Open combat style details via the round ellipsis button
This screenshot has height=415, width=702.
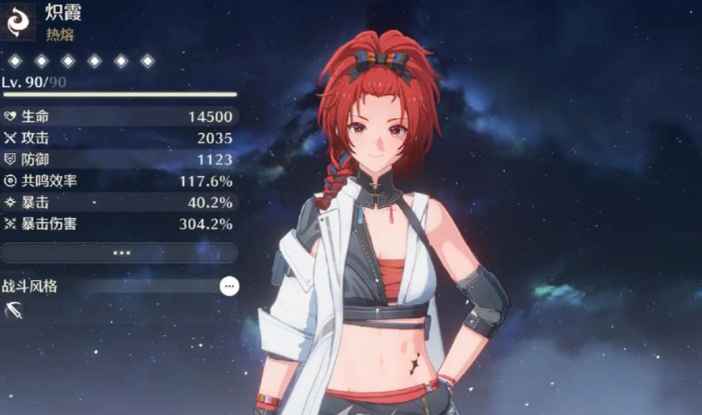230,286
